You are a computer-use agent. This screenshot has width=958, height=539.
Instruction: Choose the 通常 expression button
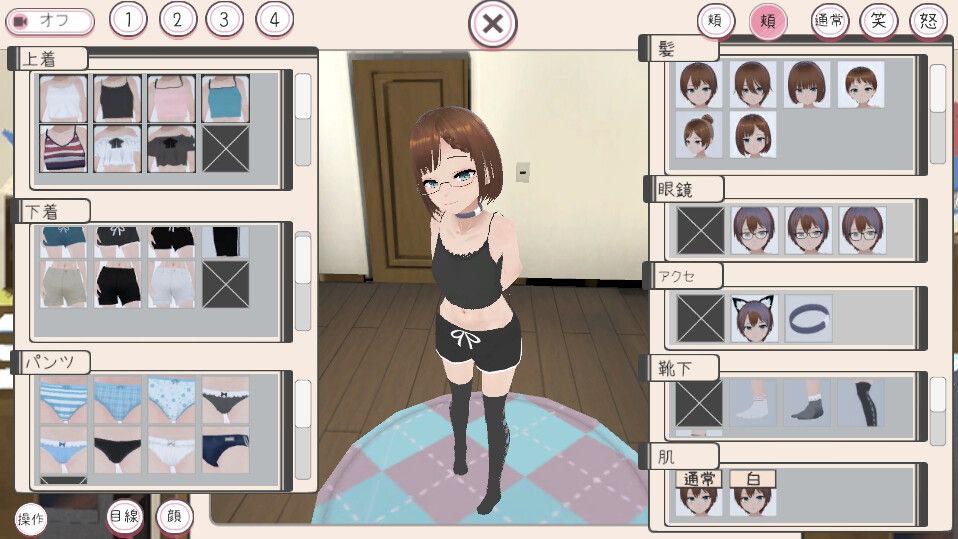tap(829, 21)
